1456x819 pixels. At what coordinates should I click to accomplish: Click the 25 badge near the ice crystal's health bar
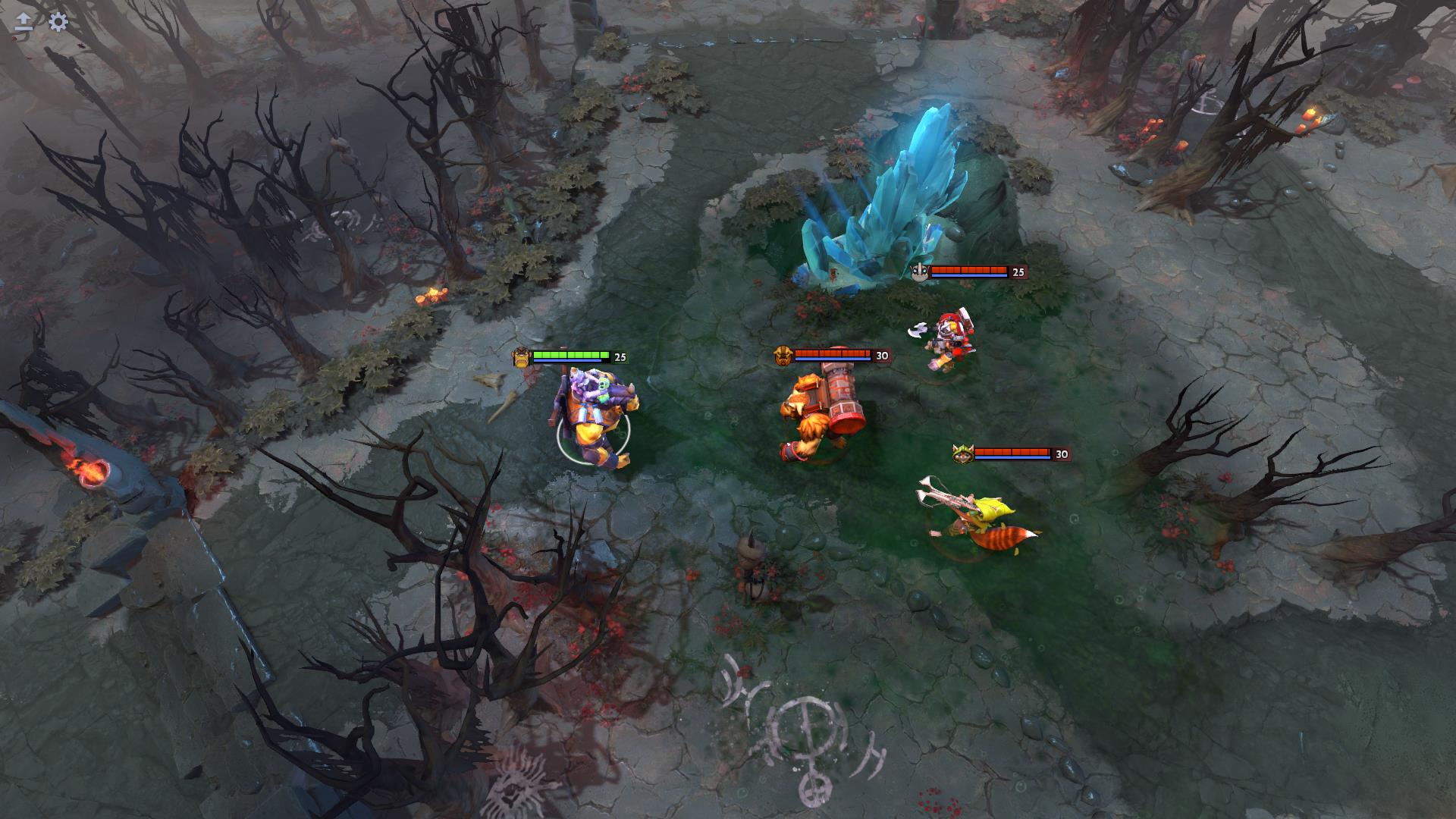tap(1018, 270)
